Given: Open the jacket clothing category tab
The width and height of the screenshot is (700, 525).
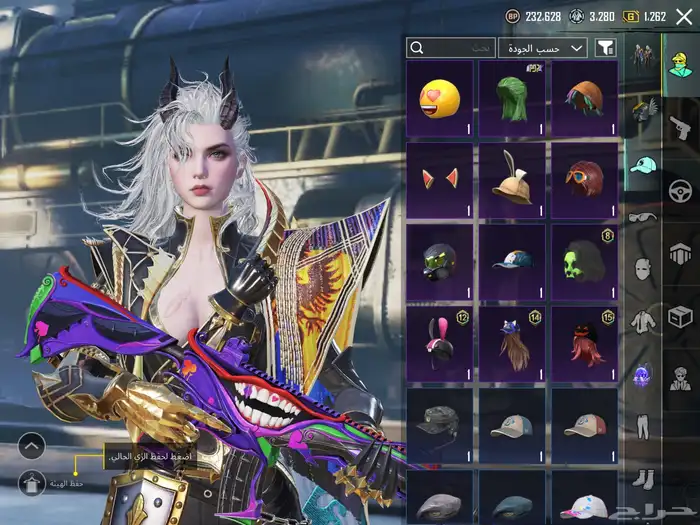Looking at the screenshot, I should click(x=641, y=321).
